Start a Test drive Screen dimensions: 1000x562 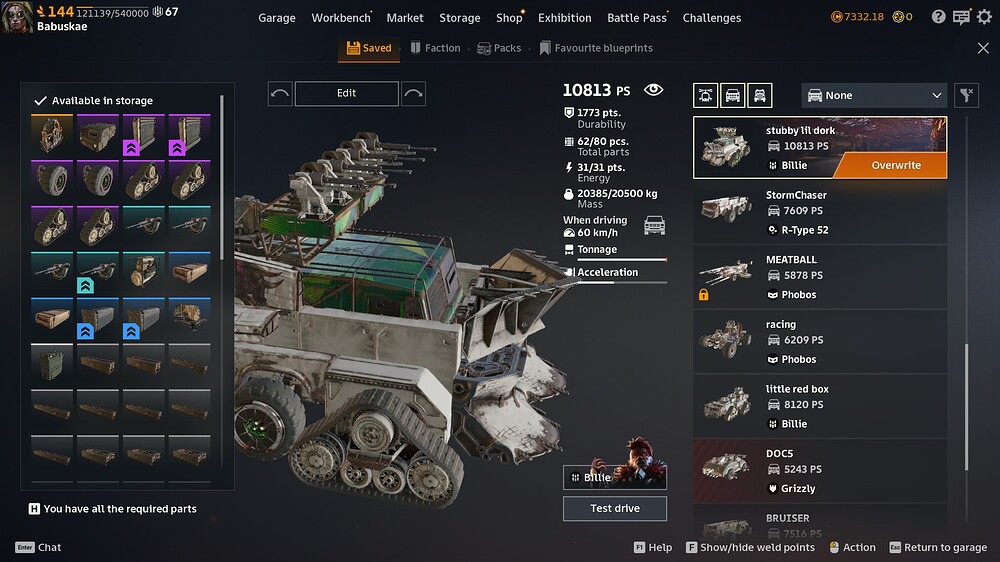[614, 508]
